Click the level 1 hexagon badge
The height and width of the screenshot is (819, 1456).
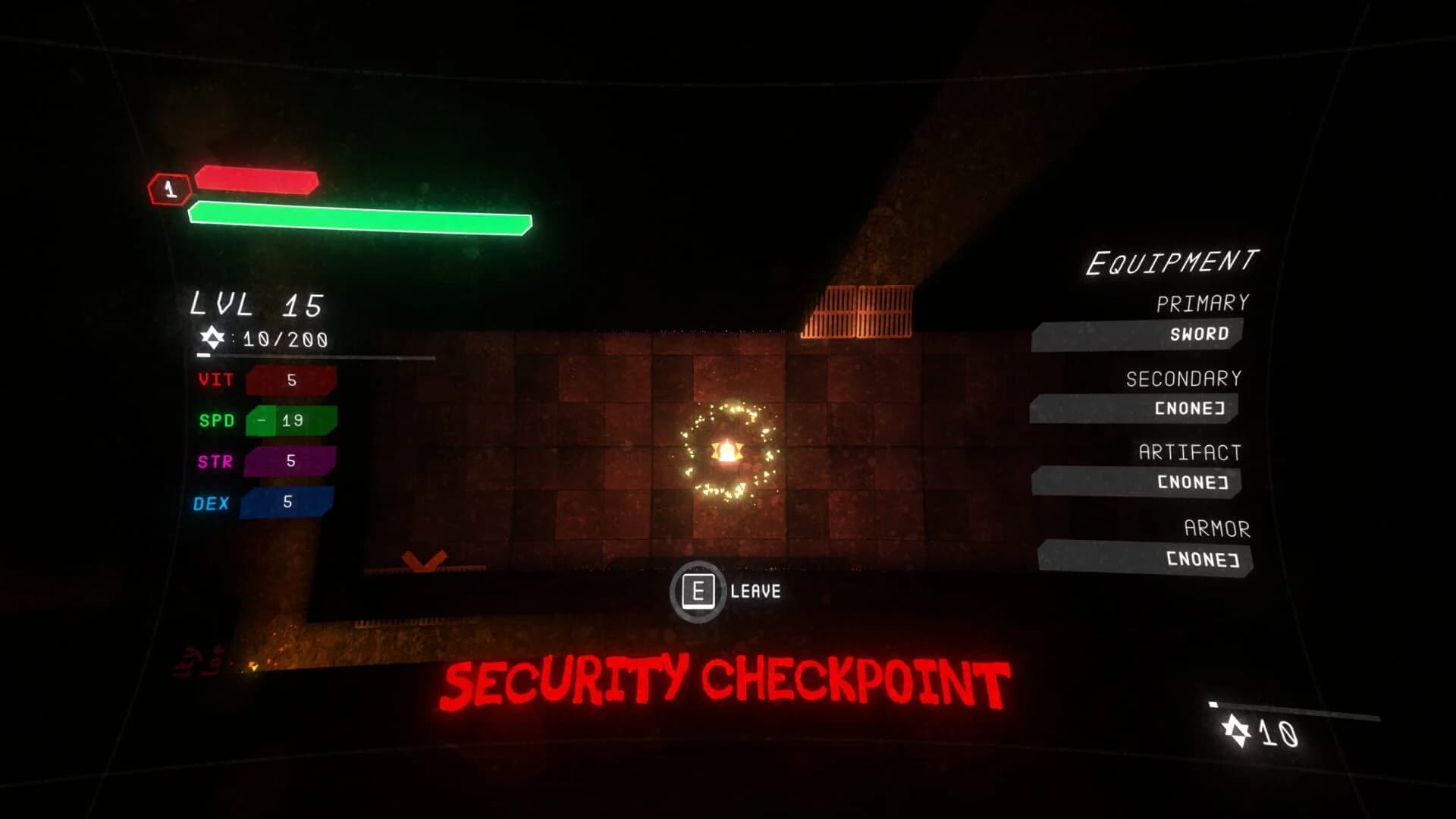(168, 189)
